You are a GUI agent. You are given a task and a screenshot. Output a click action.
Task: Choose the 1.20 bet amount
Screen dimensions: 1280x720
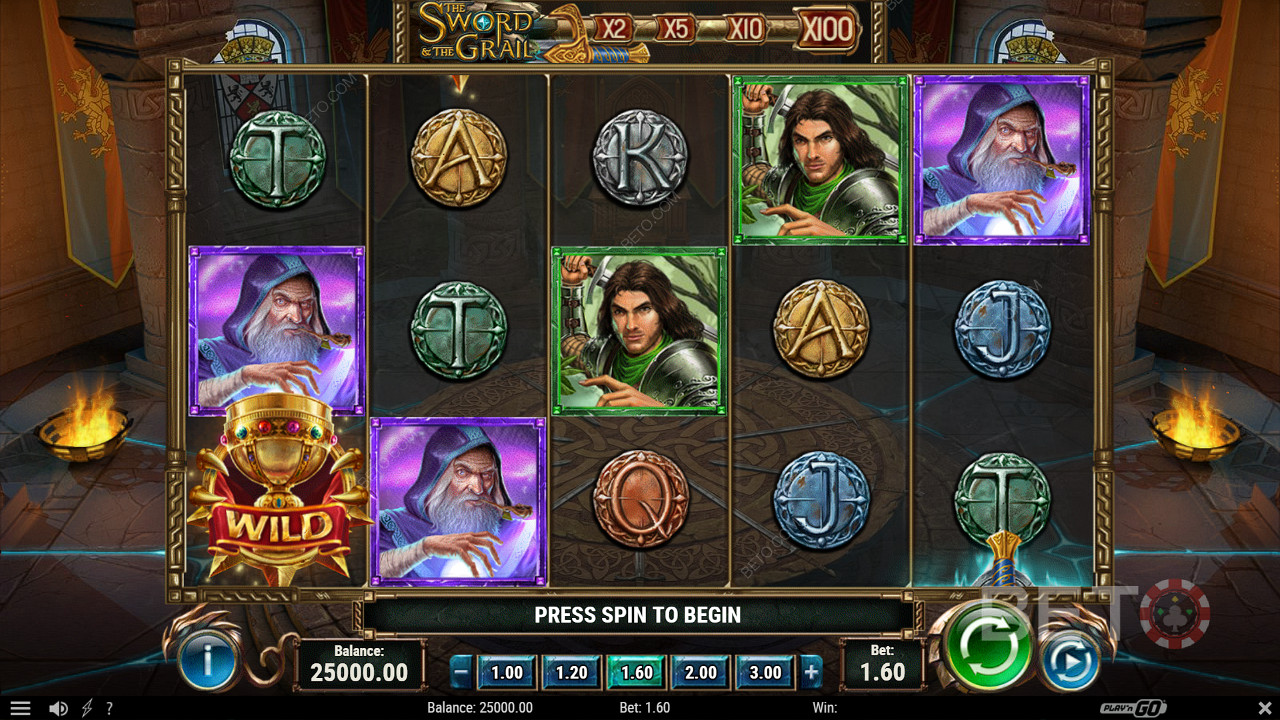572,672
